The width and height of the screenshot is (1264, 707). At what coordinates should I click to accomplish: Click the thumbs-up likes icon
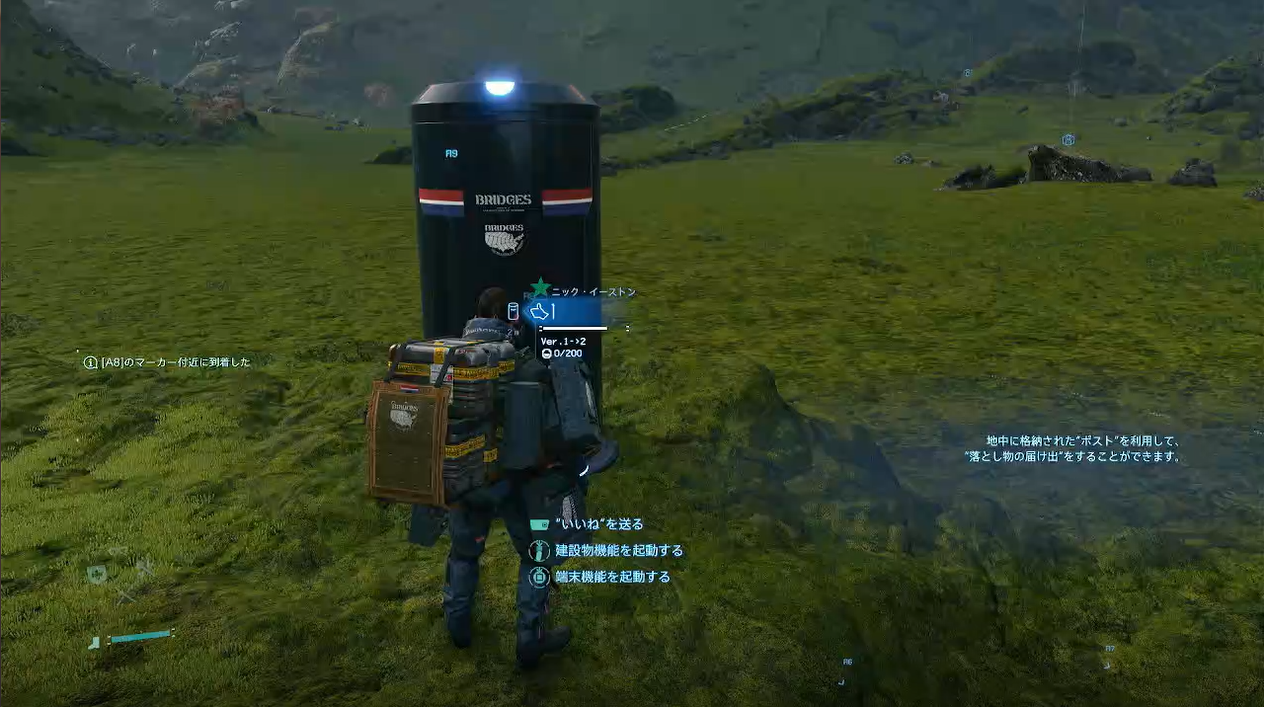pos(541,311)
